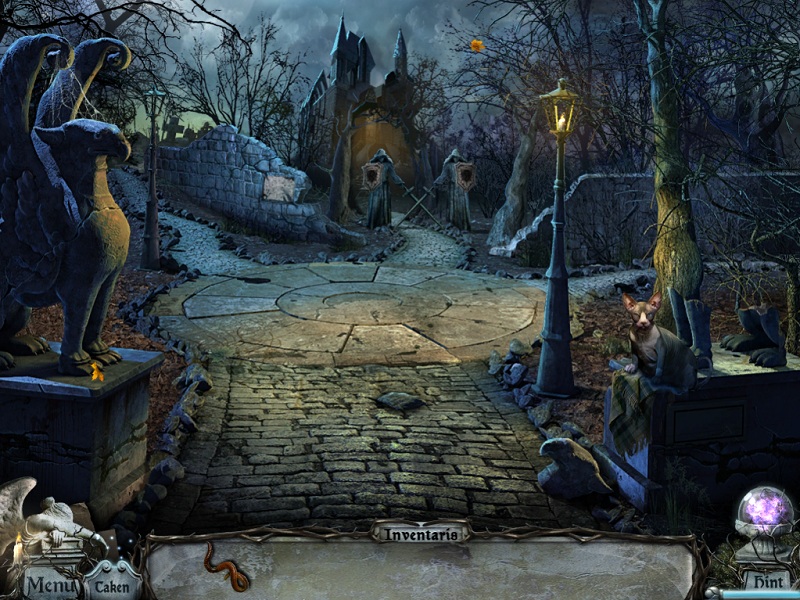800x600 pixels.
Task: Open the Menu button
Action: tap(50, 584)
